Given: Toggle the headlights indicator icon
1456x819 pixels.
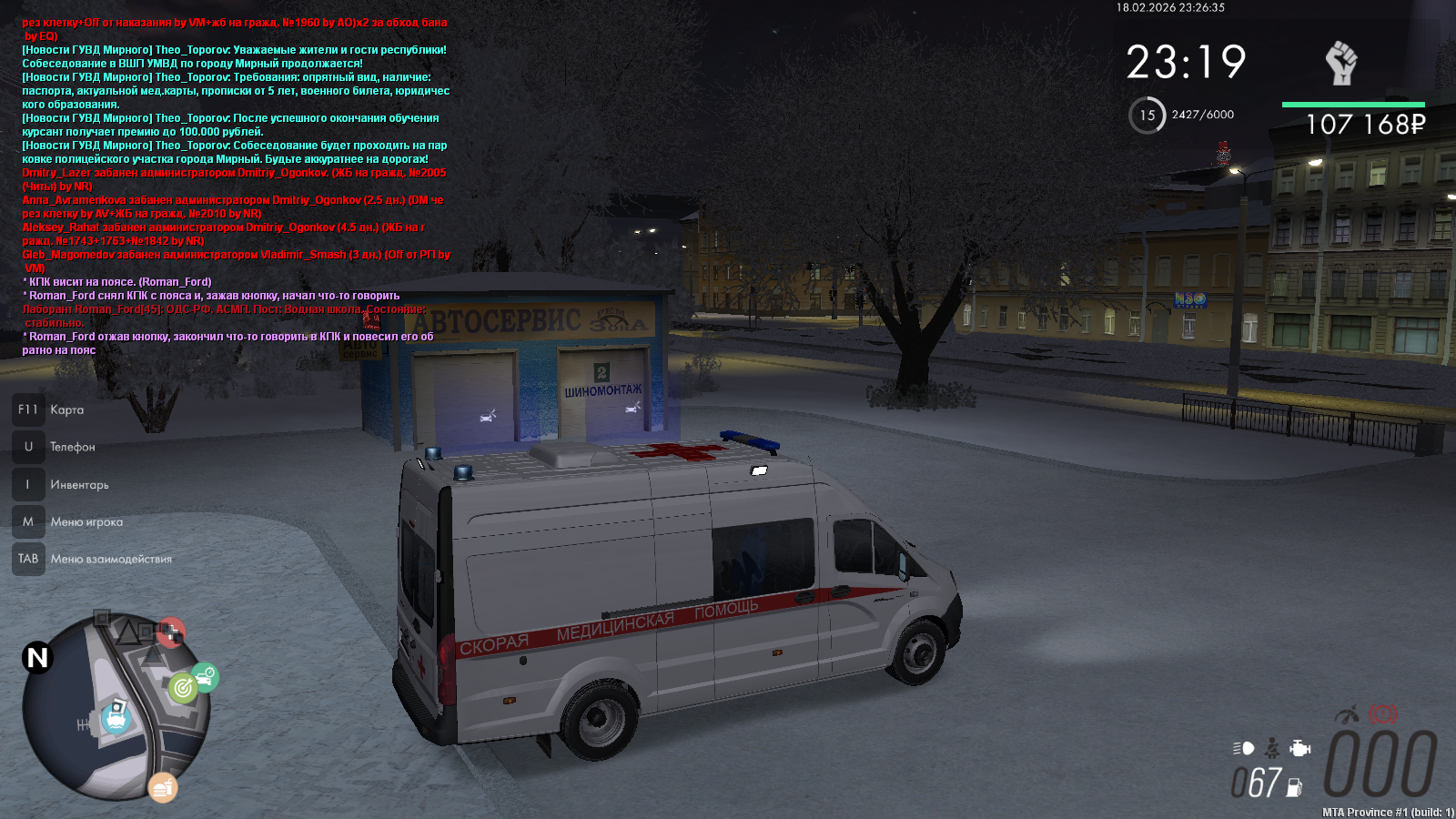Looking at the screenshot, I should point(1244,748).
